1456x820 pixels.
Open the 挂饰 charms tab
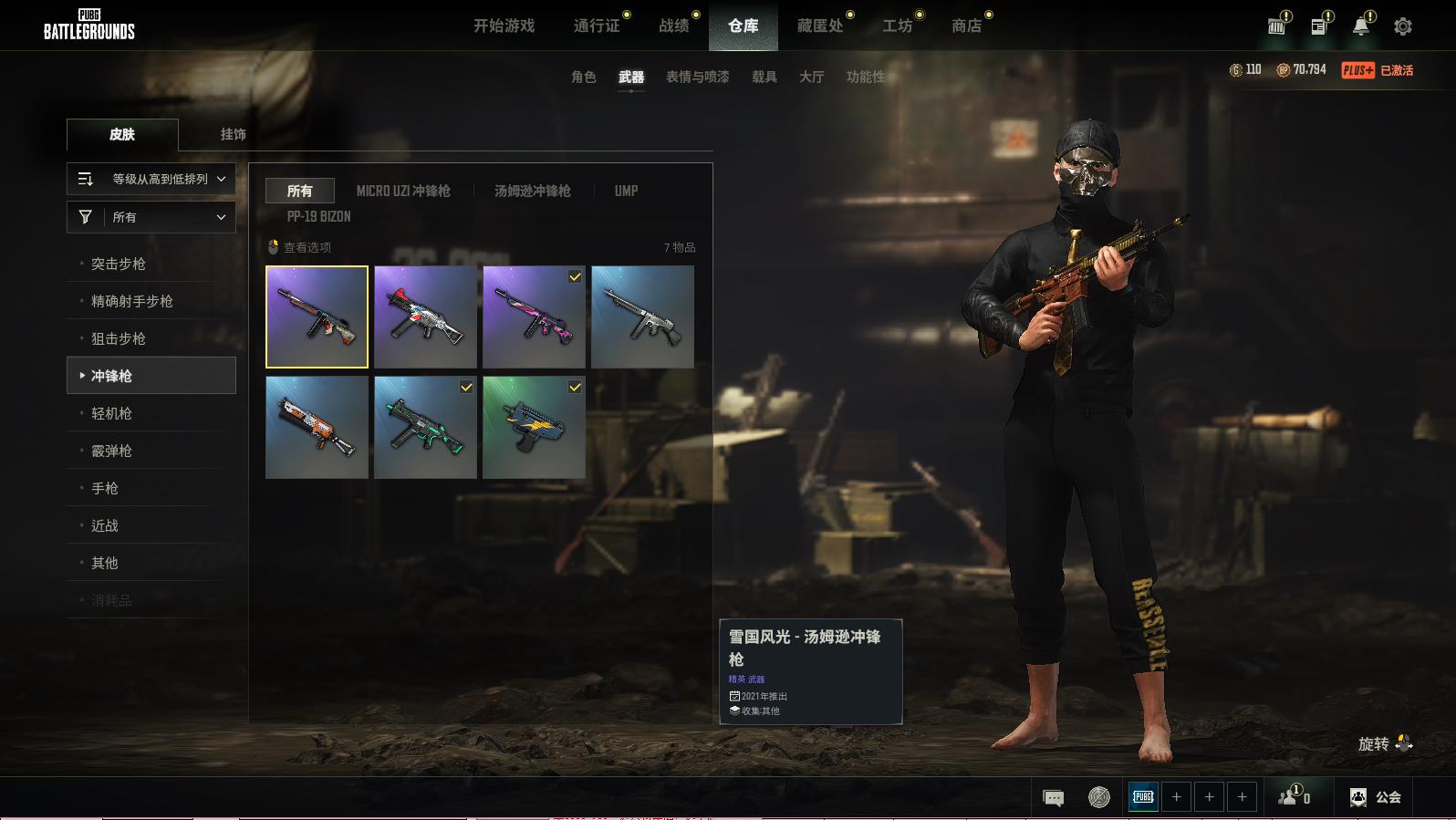pos(233,134)
